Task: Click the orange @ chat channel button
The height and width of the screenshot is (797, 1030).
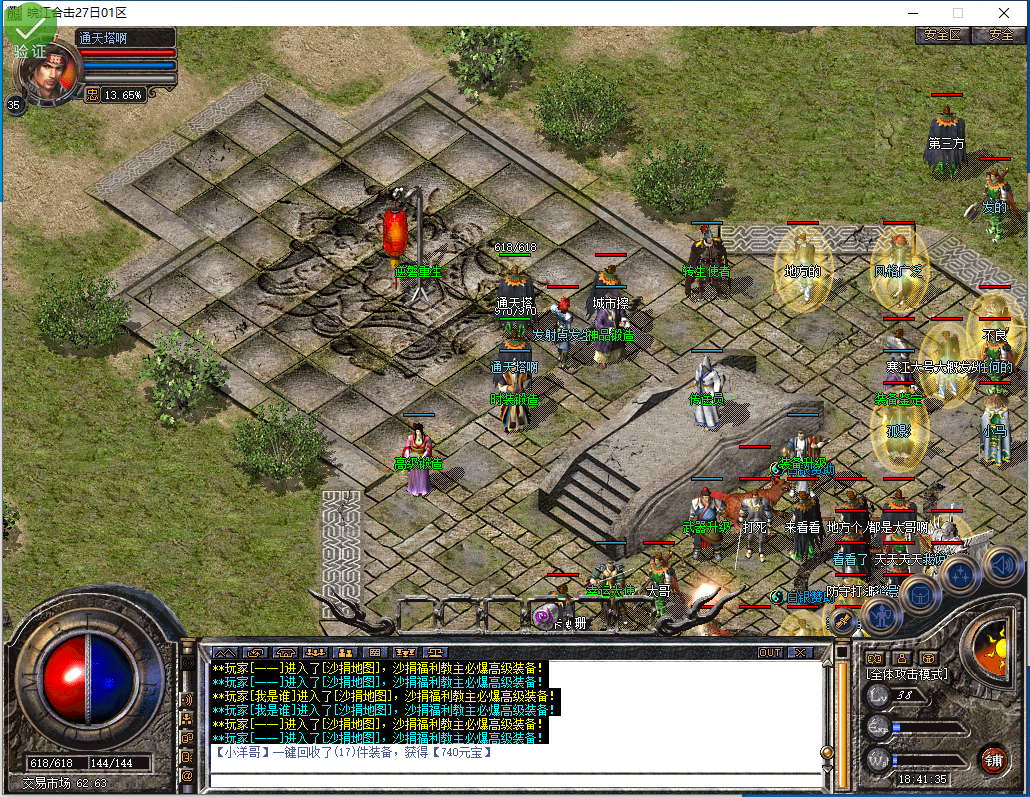Action: point(187,775)
